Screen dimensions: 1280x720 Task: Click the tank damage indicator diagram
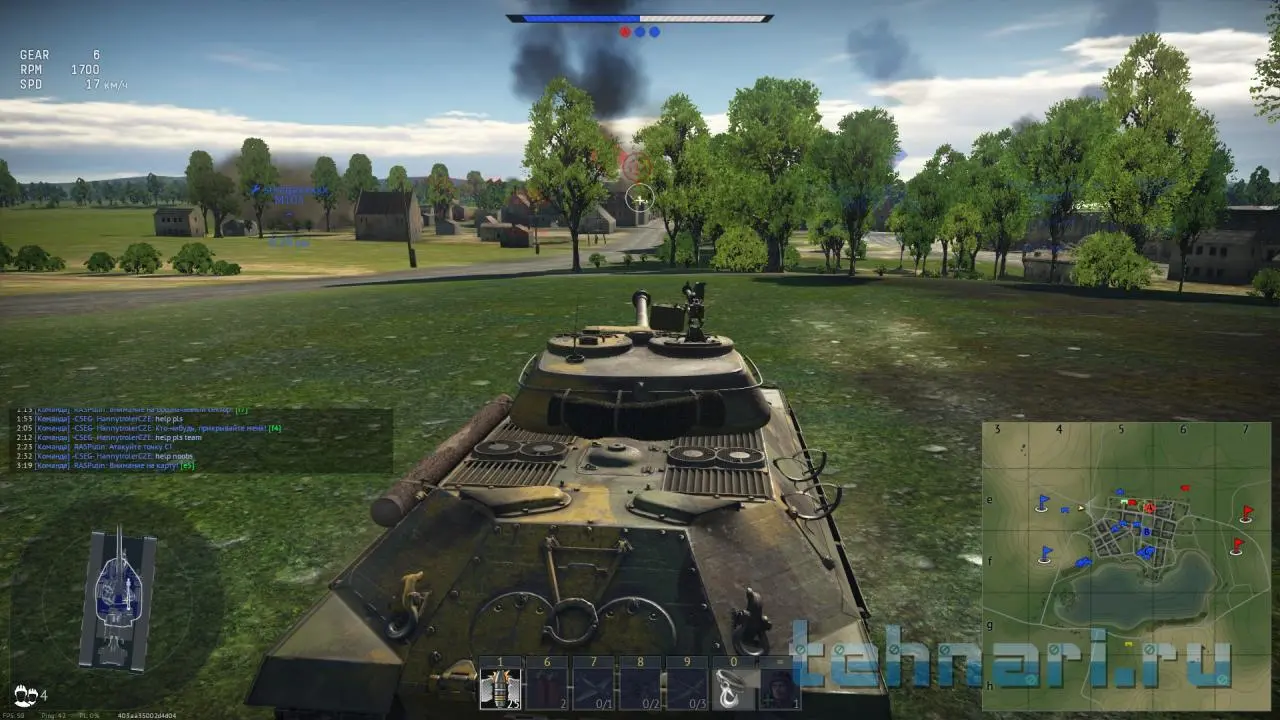[118, 600]
